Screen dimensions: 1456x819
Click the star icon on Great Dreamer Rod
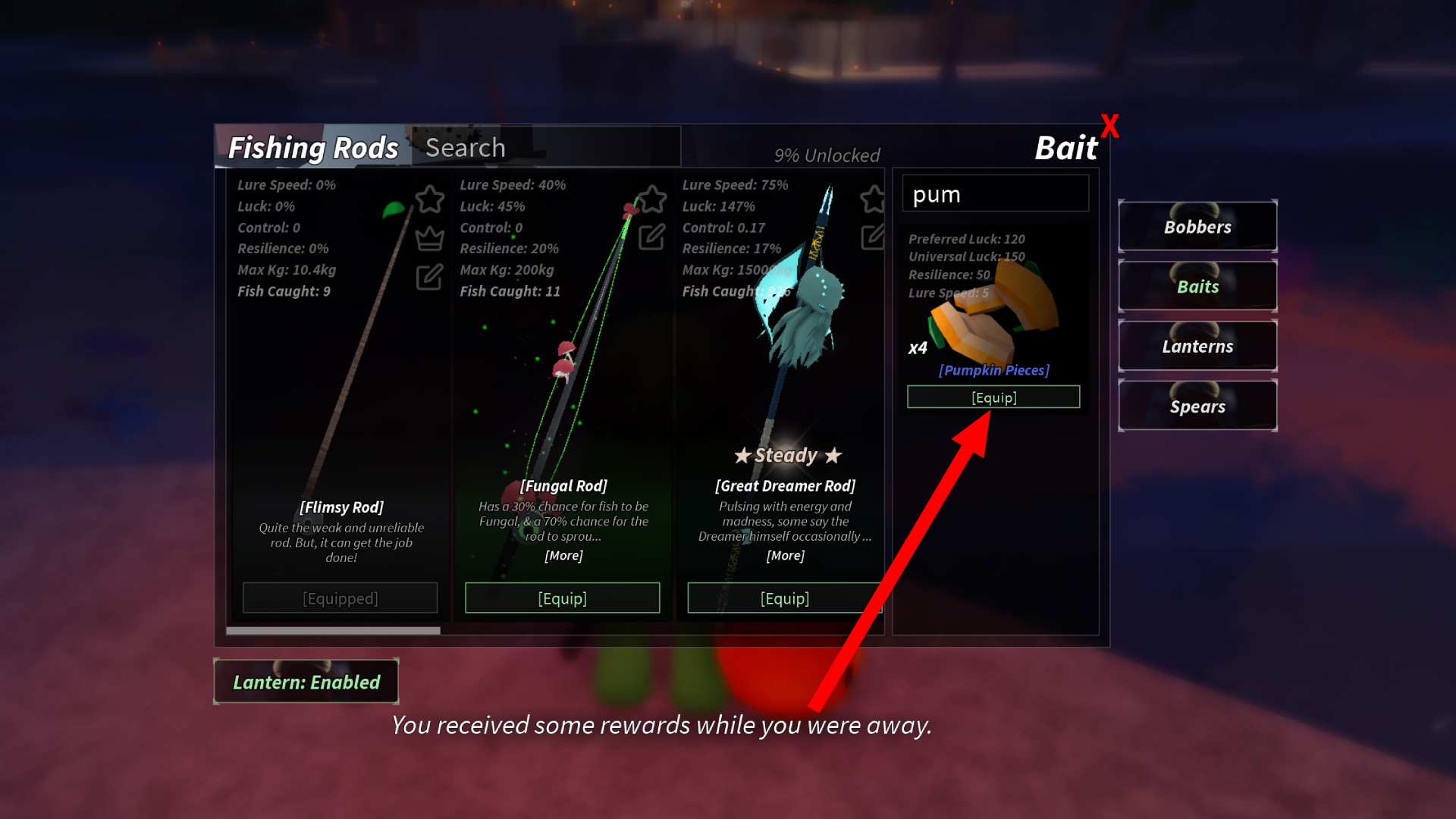click(x=872, y=199)
